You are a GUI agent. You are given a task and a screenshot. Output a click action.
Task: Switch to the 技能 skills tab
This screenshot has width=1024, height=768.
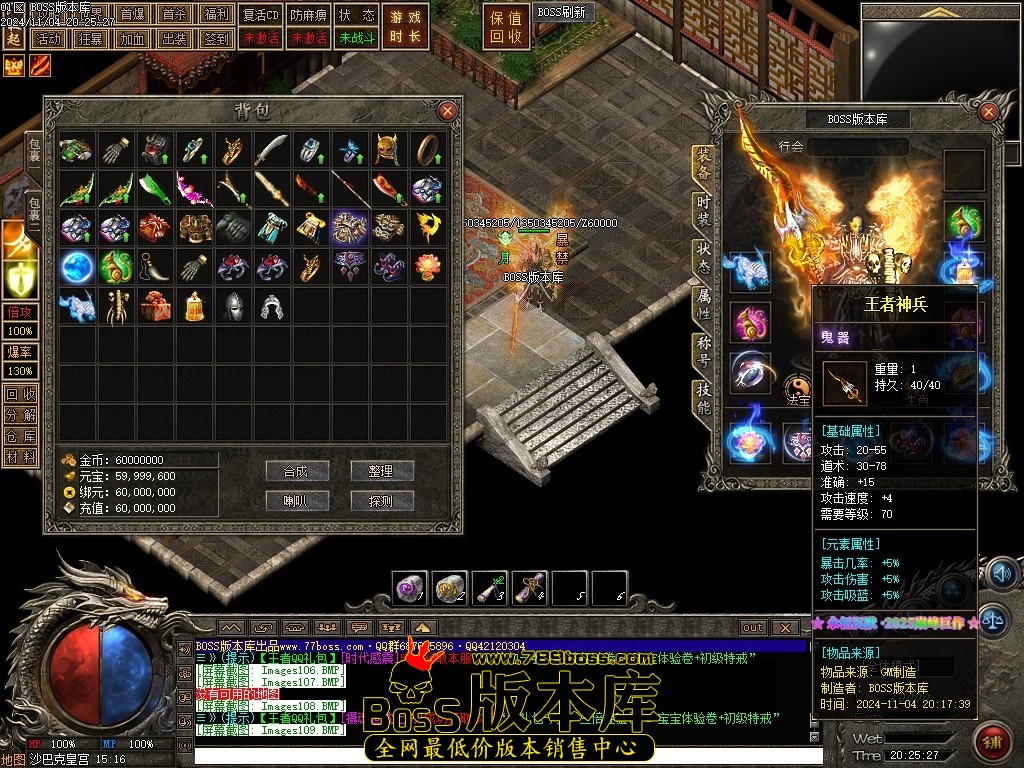point(703,399)
